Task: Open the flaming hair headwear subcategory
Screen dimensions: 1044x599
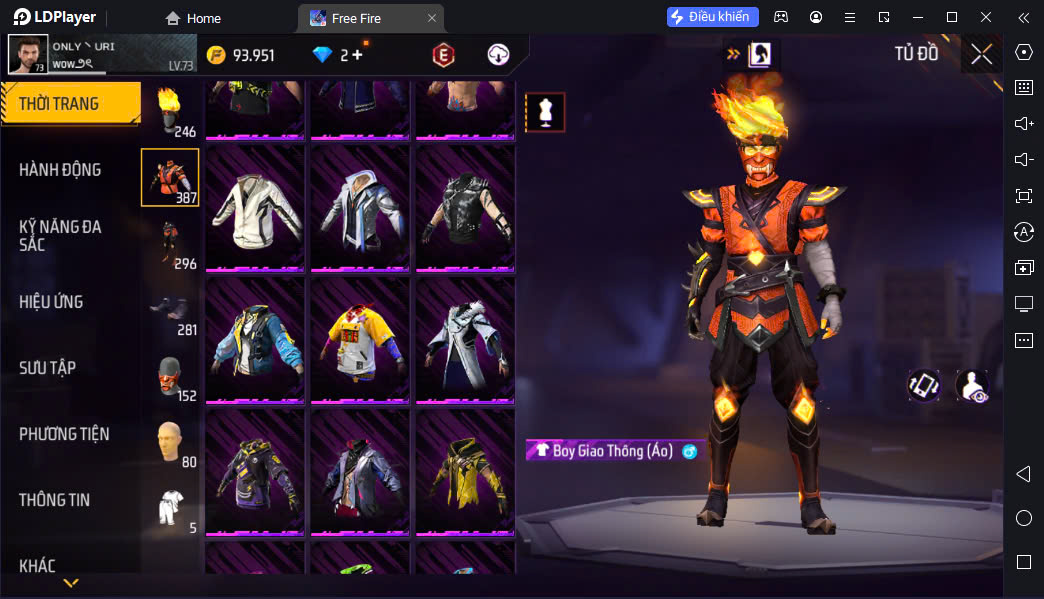Action: (170, 110)
